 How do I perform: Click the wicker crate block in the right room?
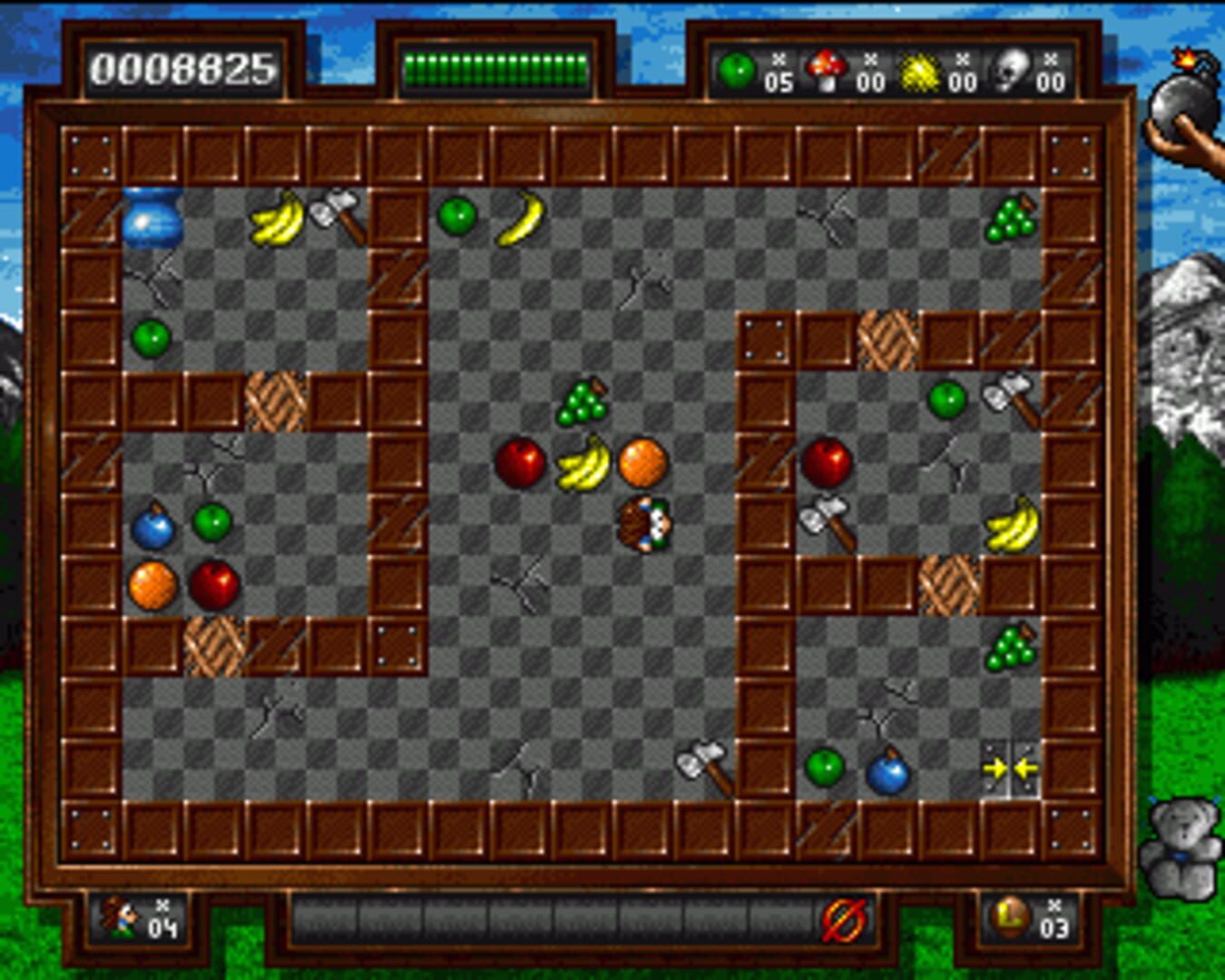[889, 340]
